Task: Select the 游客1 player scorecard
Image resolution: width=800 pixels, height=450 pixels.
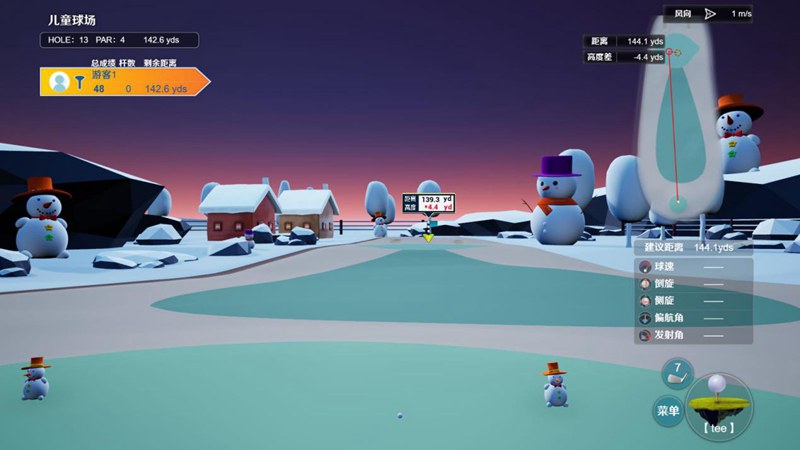Action: 124,82
